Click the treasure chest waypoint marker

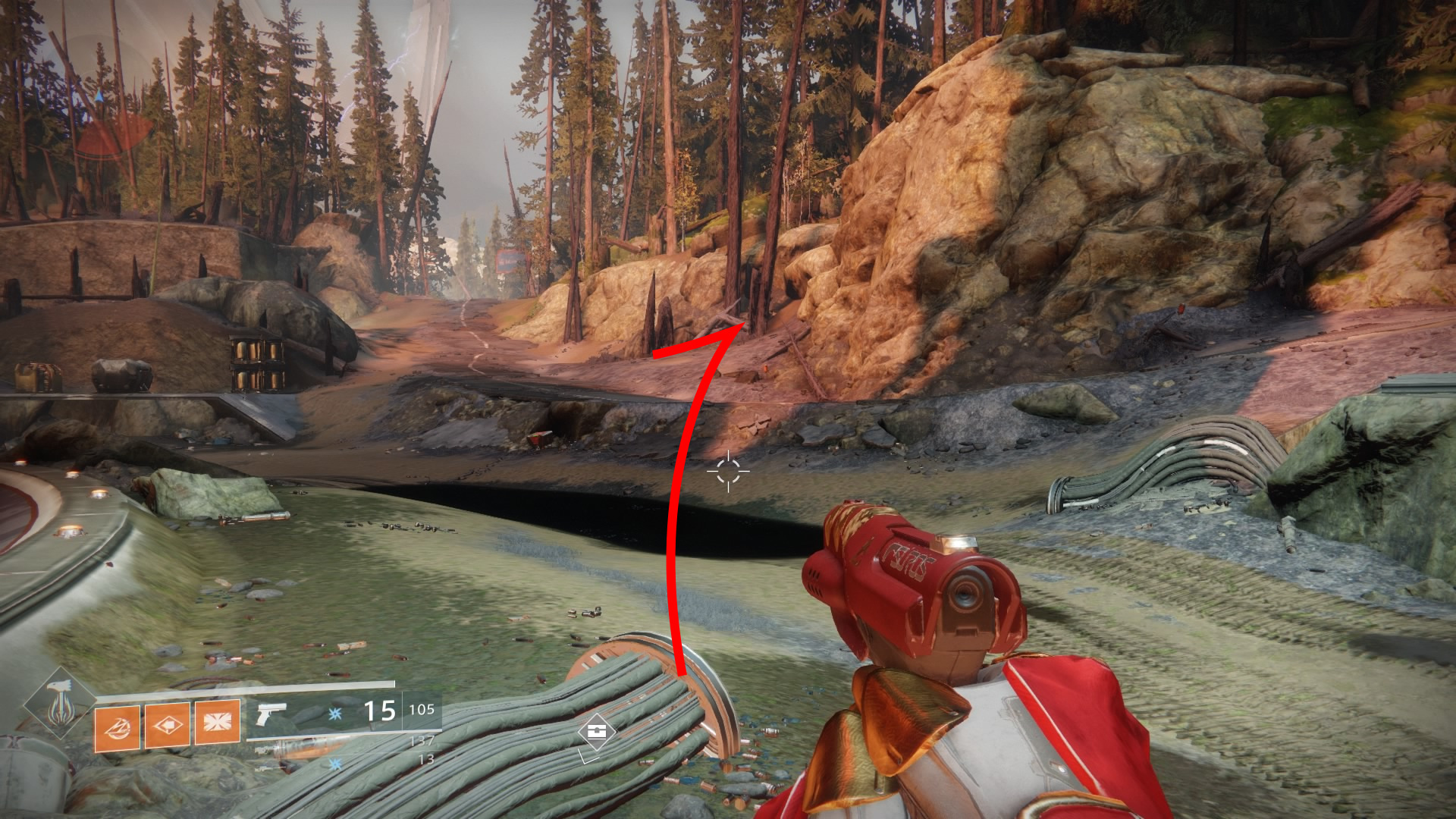tap(596, 732)
